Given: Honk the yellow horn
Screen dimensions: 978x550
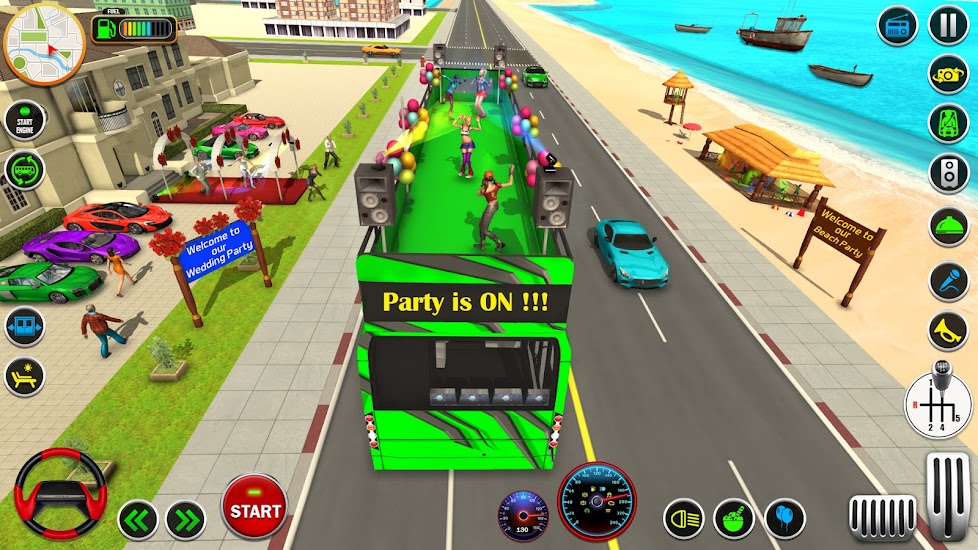Looking at the screenshot, I should point(948,331).
